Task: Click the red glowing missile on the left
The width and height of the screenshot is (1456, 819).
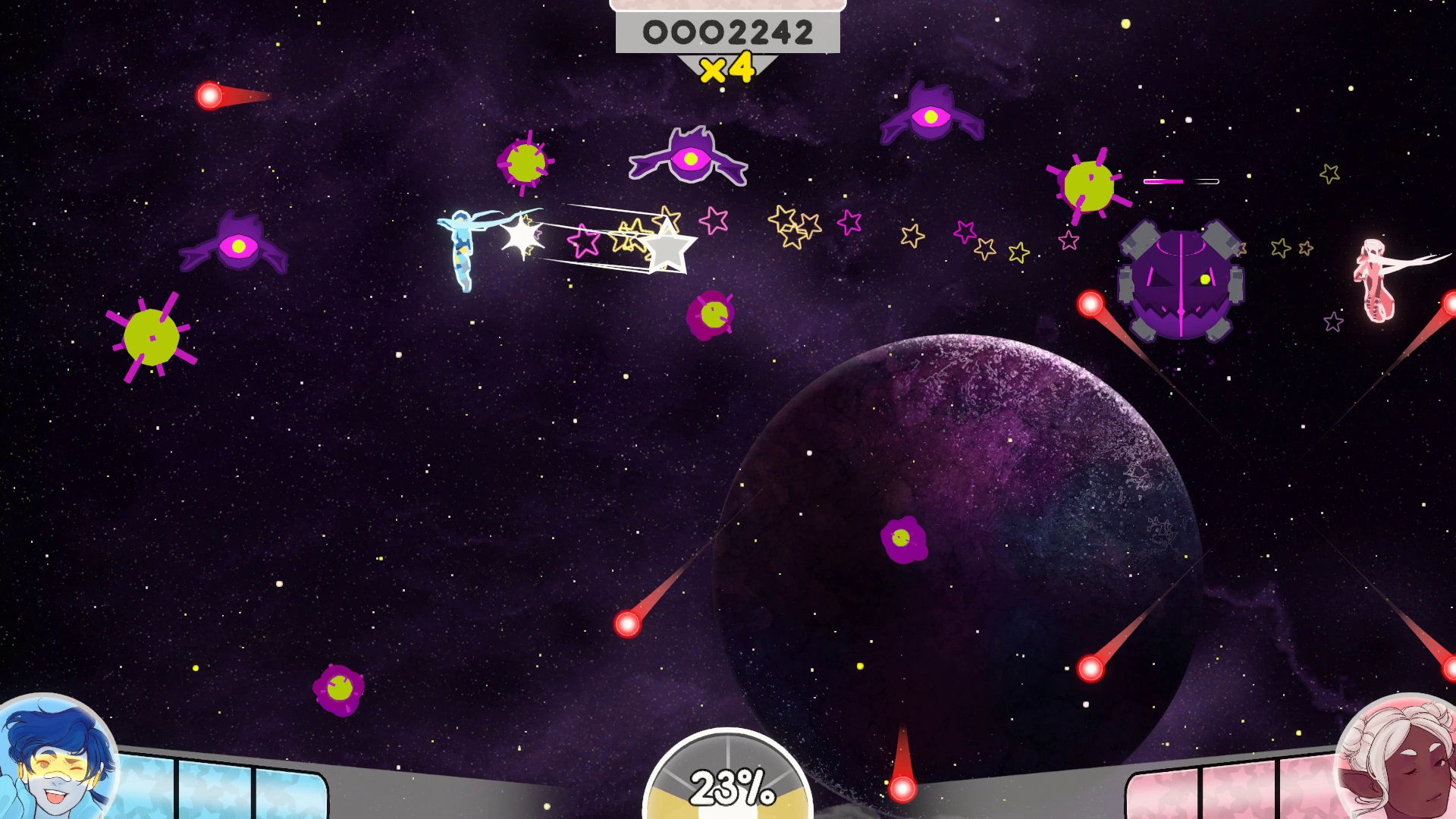Action: 209,96
